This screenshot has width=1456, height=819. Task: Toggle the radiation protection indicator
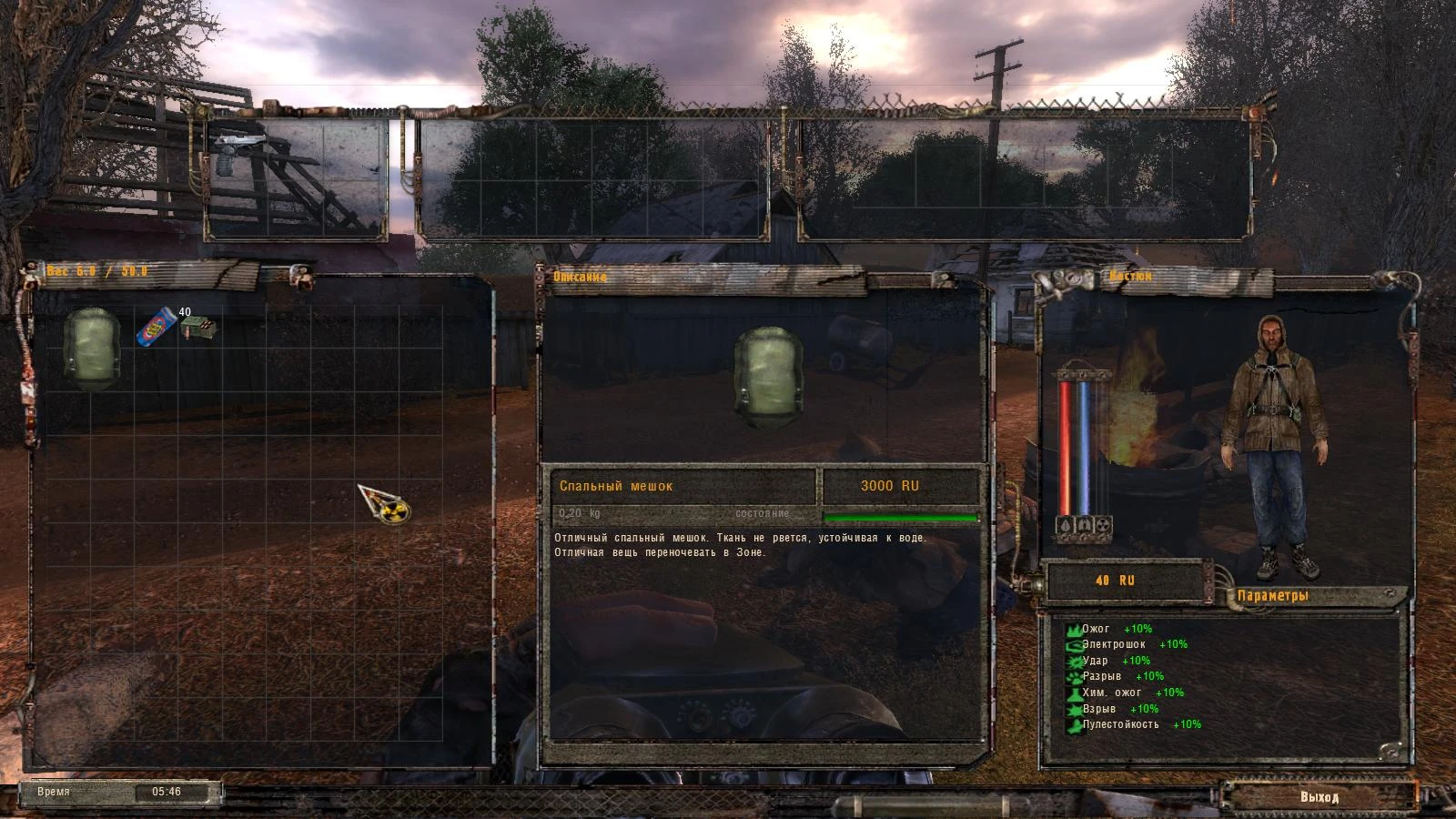coord(1103,525)
